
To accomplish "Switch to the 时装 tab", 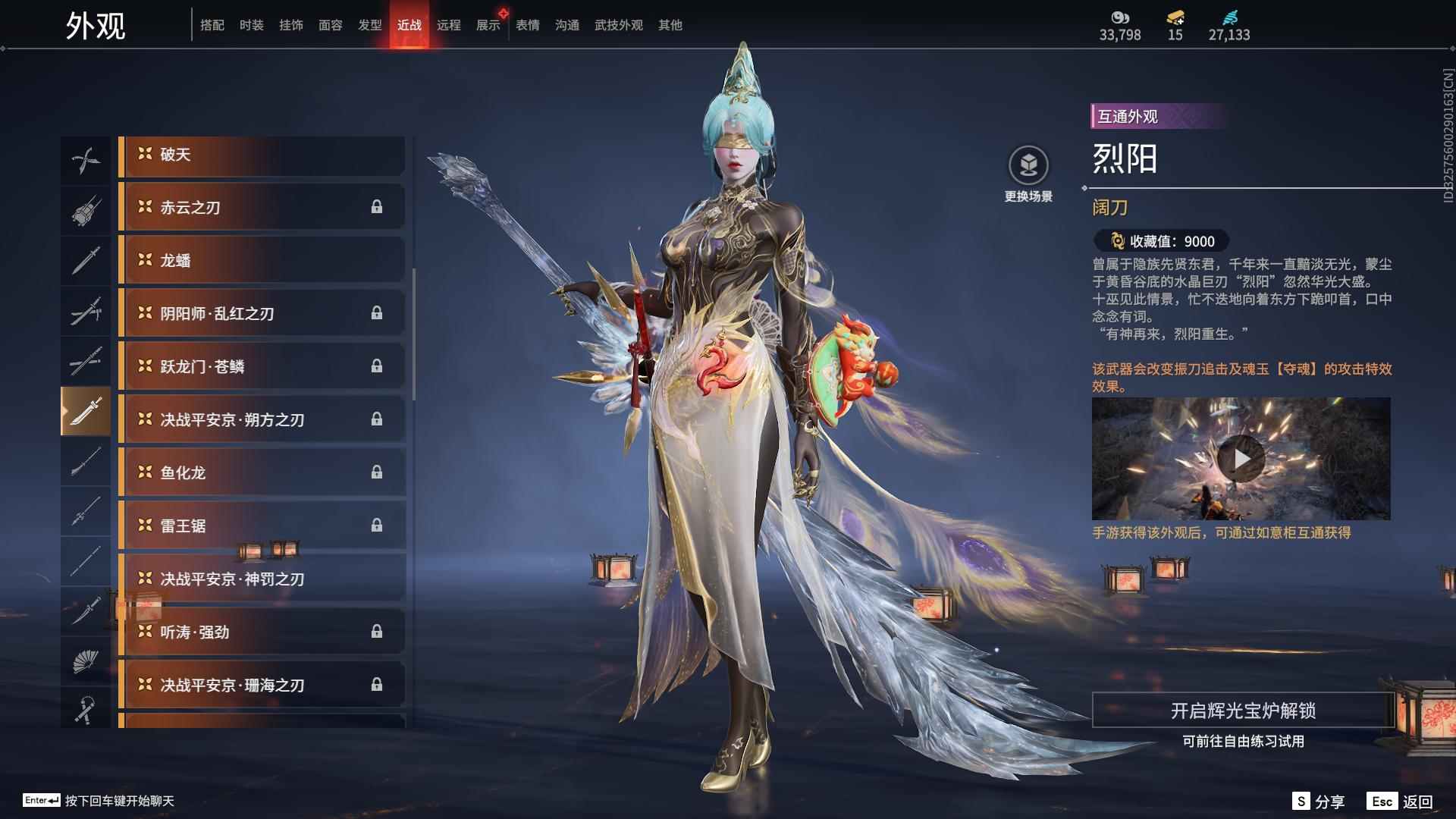I will tap(251, 24).
